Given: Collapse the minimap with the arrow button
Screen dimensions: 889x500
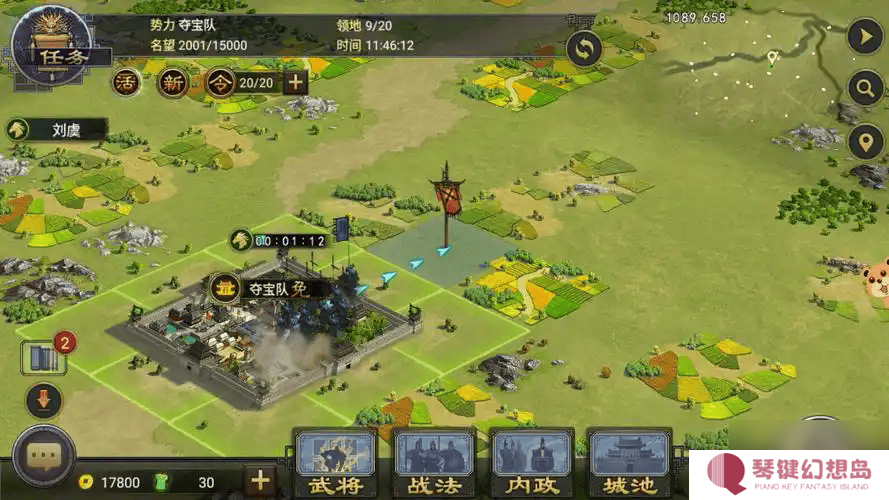Looking at the screenshot, I should [x=864, y=37].
